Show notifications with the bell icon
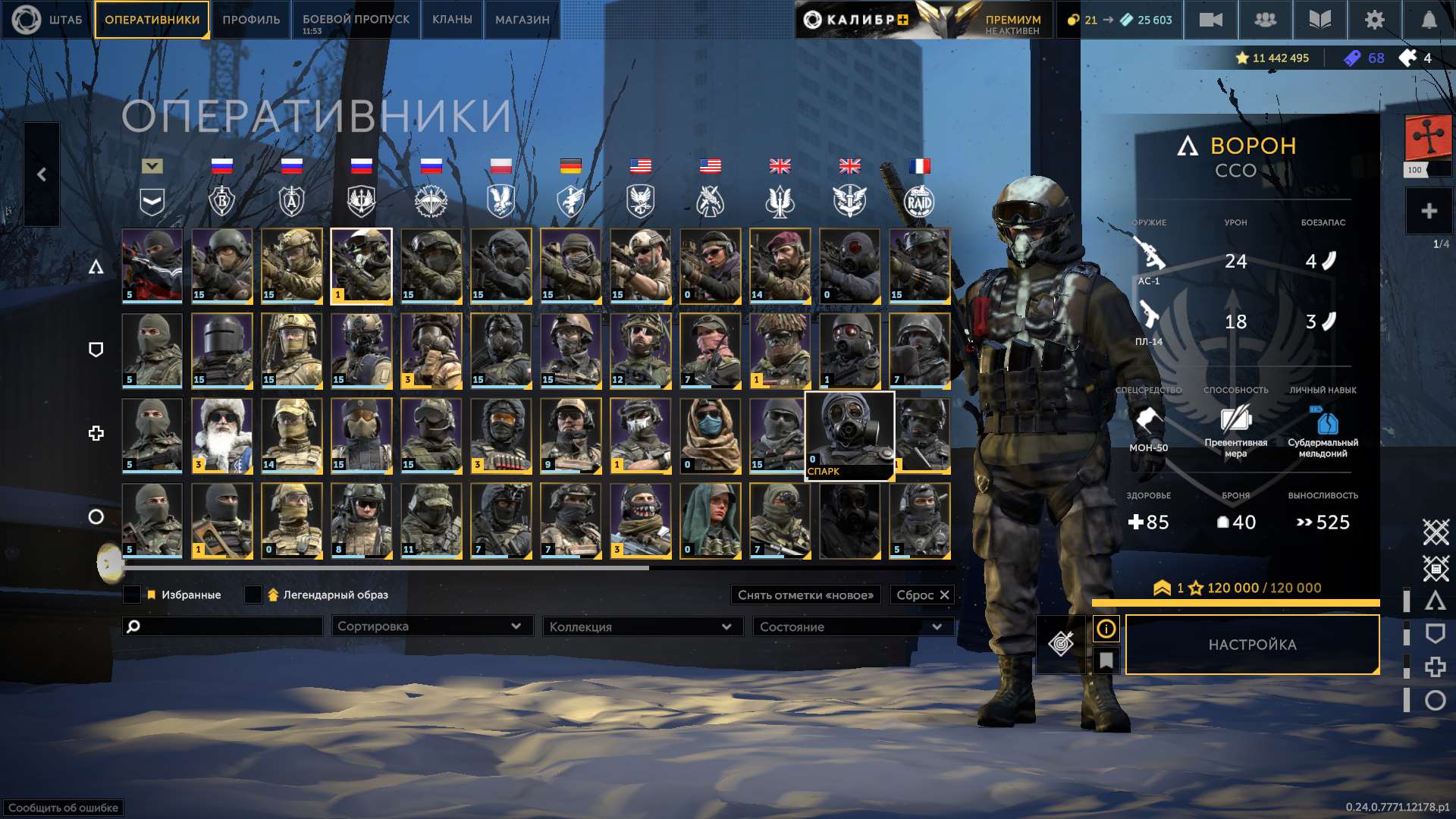This screenshot has width=1456, height=819. (1429, 20)
